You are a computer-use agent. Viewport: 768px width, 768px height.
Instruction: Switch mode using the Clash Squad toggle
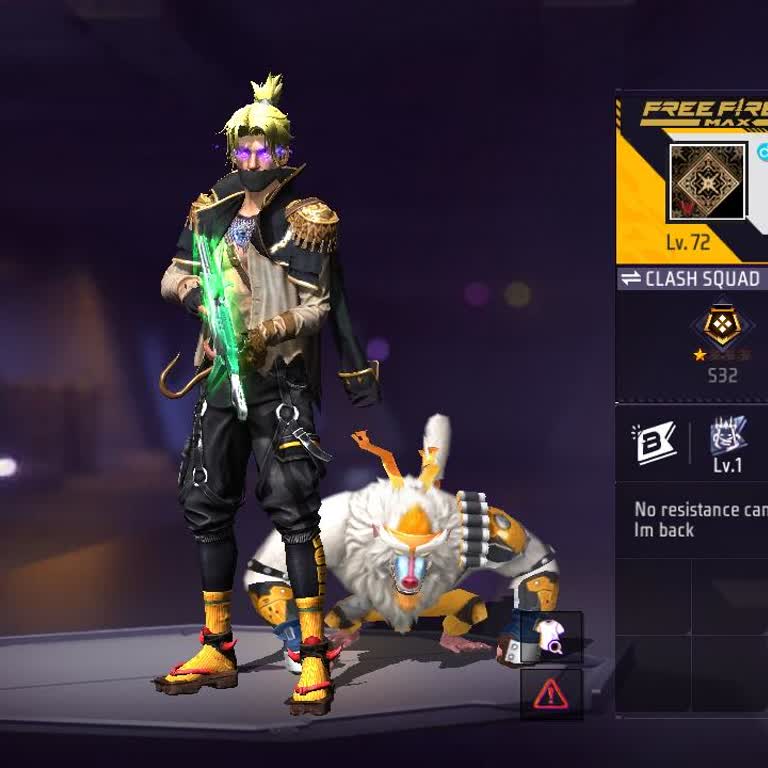click(691, 279)
